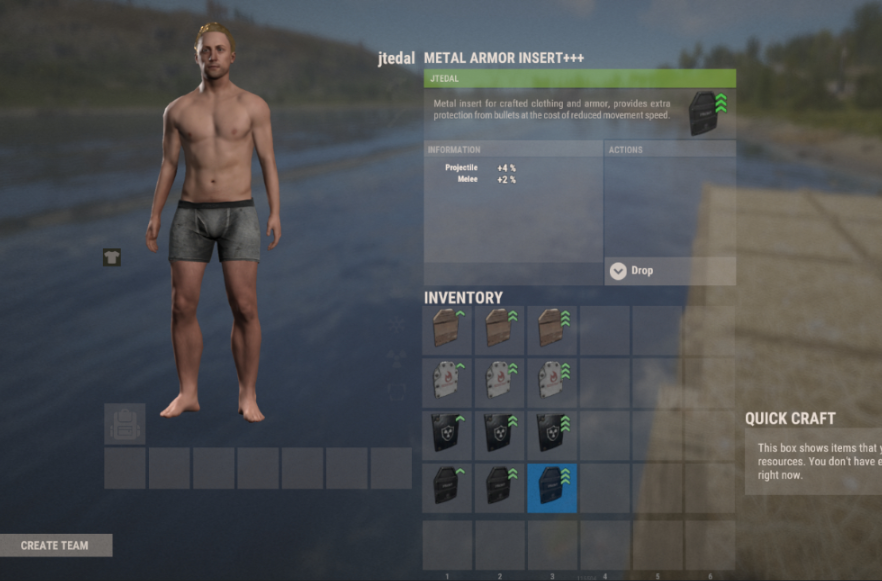Select the wooden armor insert with one chevron
882x581 pixels.
(448, 331)
